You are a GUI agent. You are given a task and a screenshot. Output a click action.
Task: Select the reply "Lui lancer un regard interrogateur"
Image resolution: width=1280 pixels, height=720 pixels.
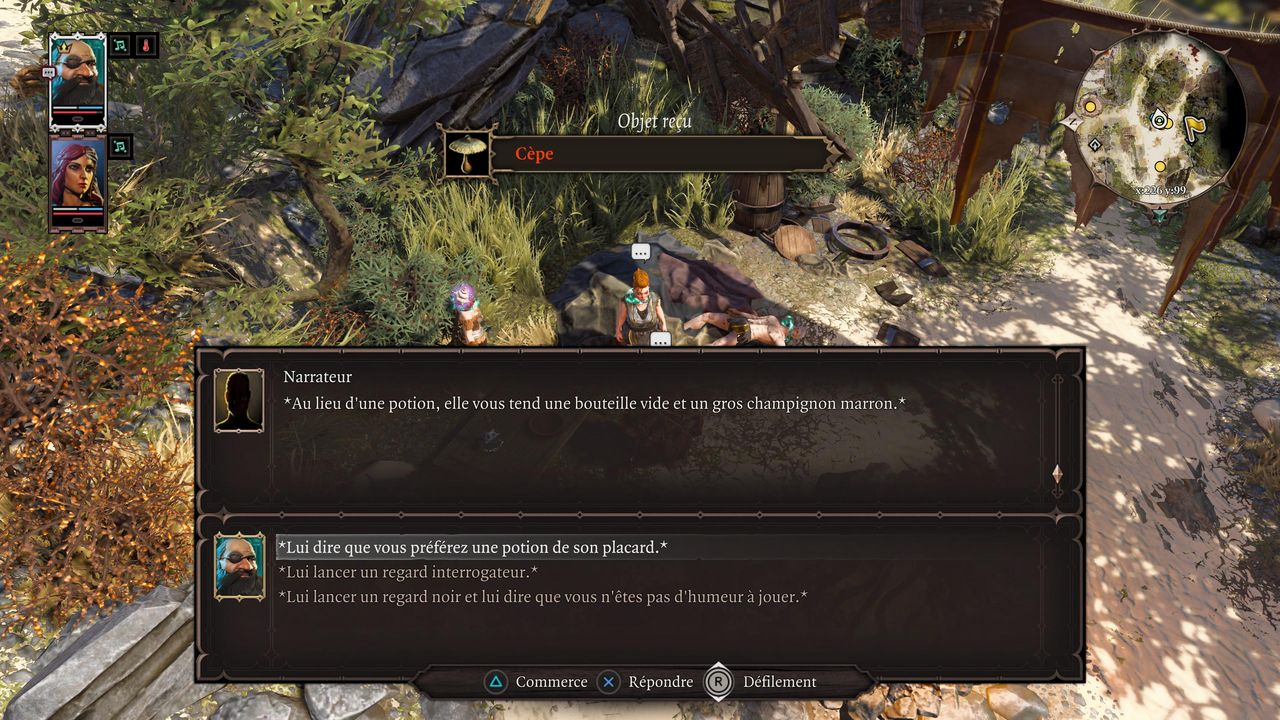(x=408, y=572)
